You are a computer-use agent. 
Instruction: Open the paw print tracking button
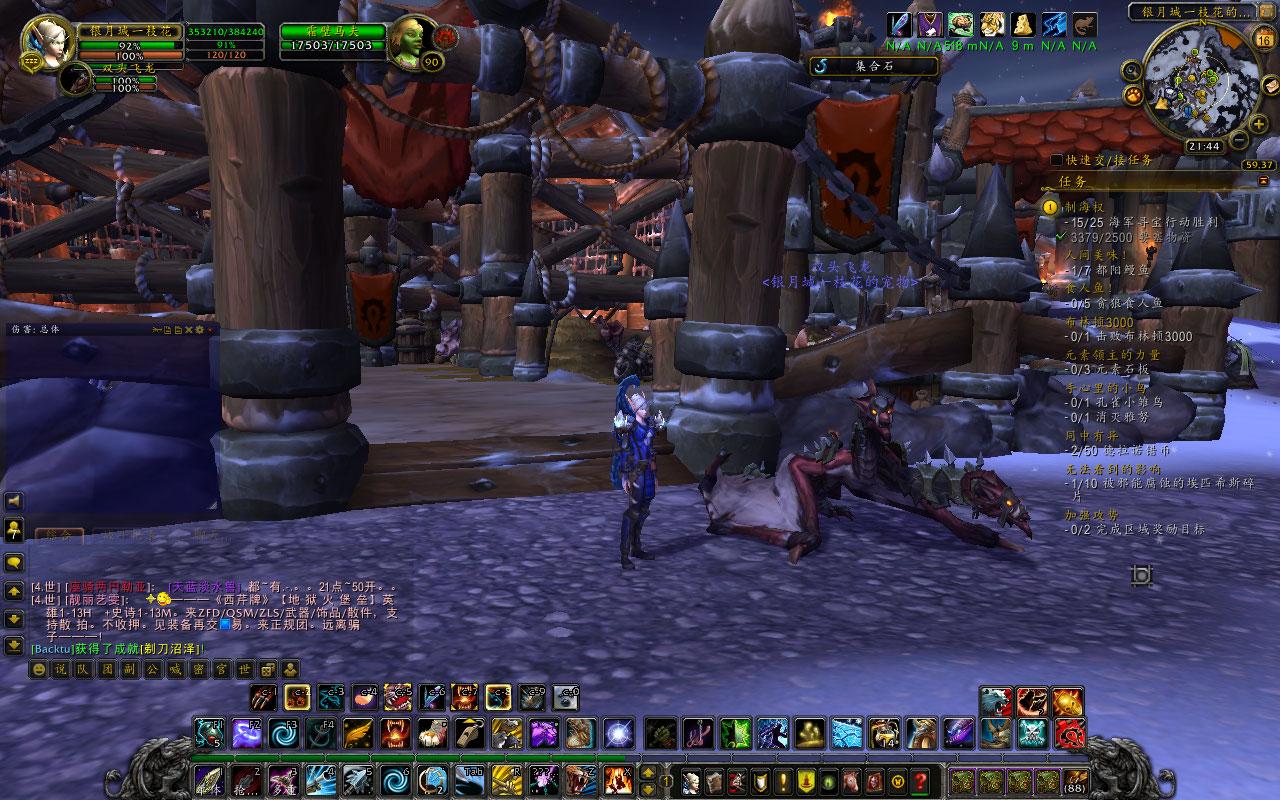pyautogui.click(x=1134, y=95)
